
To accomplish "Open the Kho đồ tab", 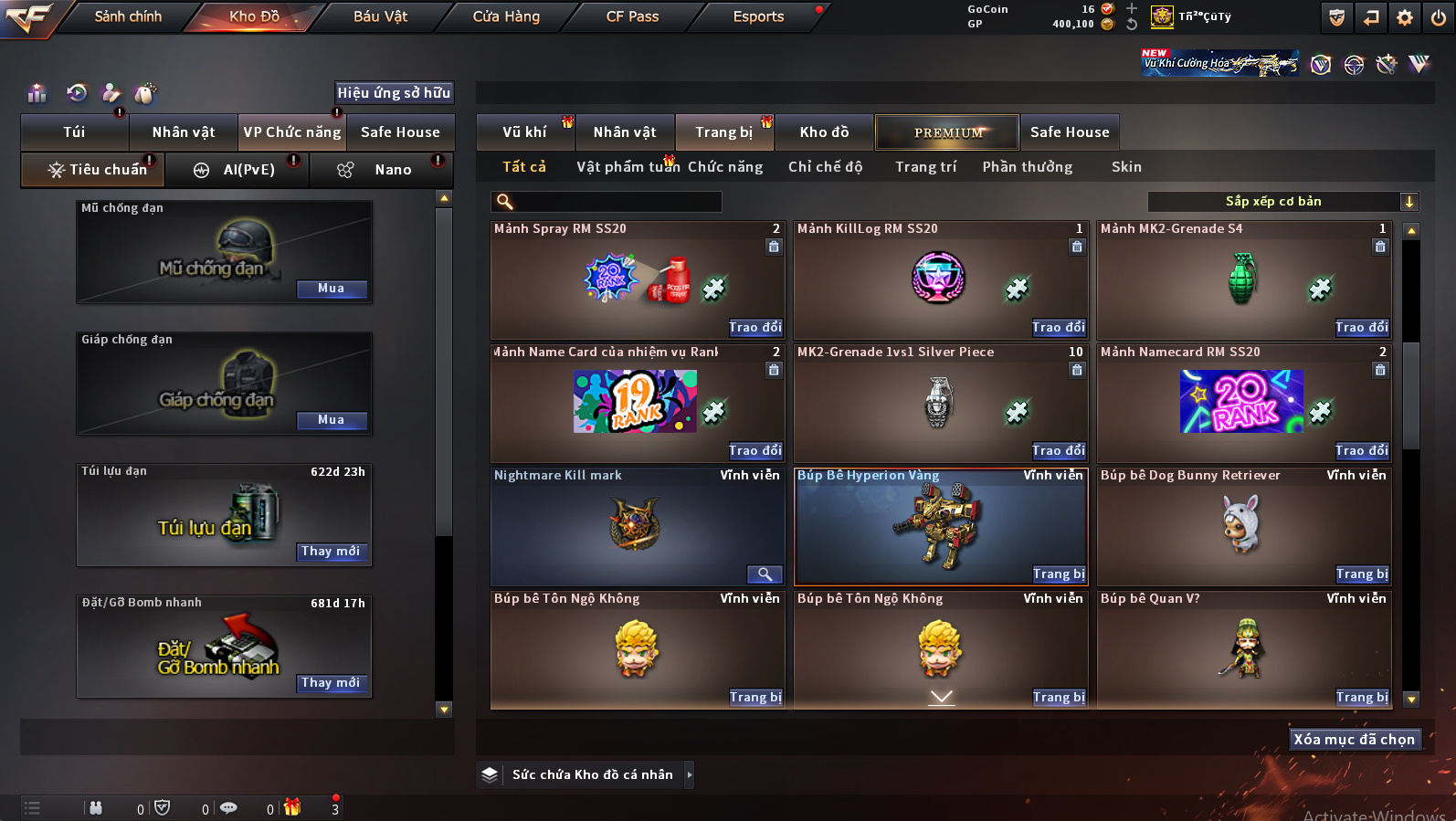I will tap(824, 132).
